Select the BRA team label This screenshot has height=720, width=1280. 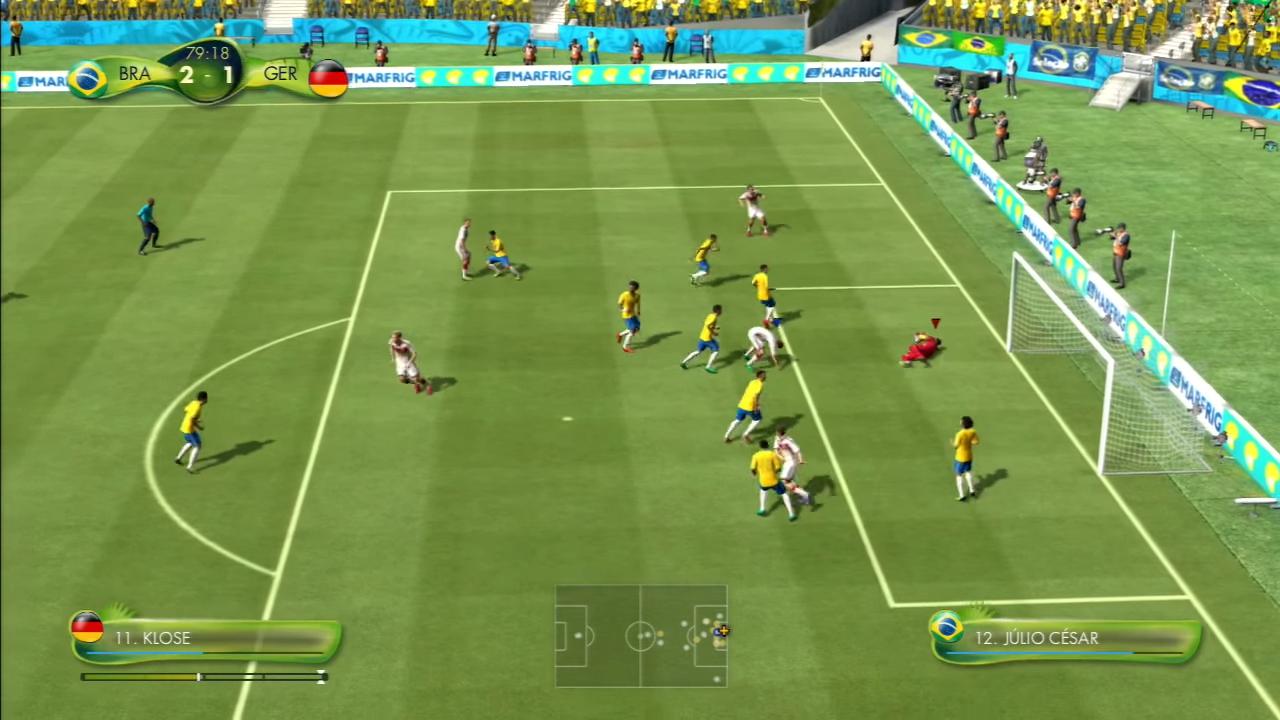135,75
